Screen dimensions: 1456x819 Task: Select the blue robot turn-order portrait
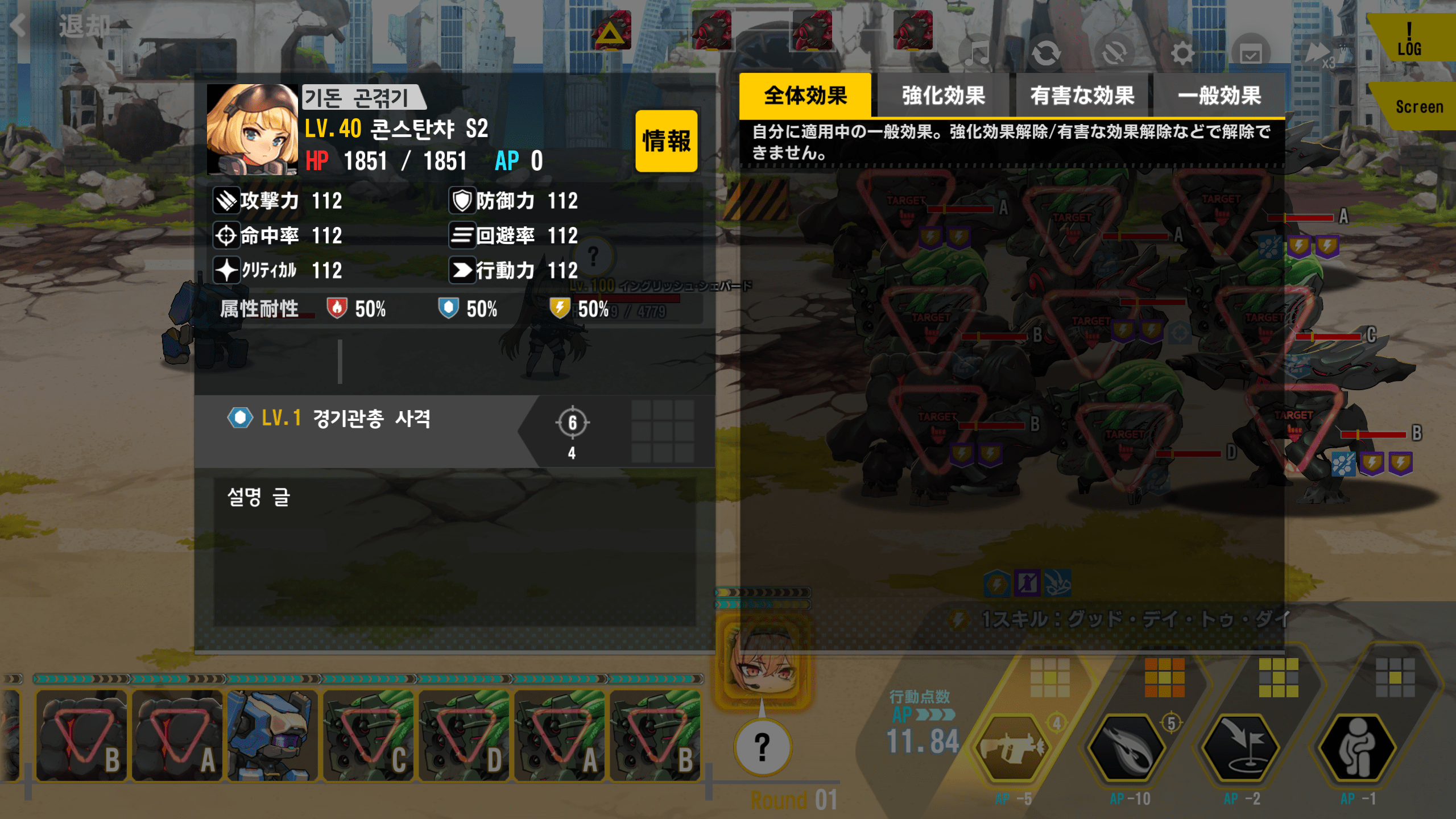[272, 735]
